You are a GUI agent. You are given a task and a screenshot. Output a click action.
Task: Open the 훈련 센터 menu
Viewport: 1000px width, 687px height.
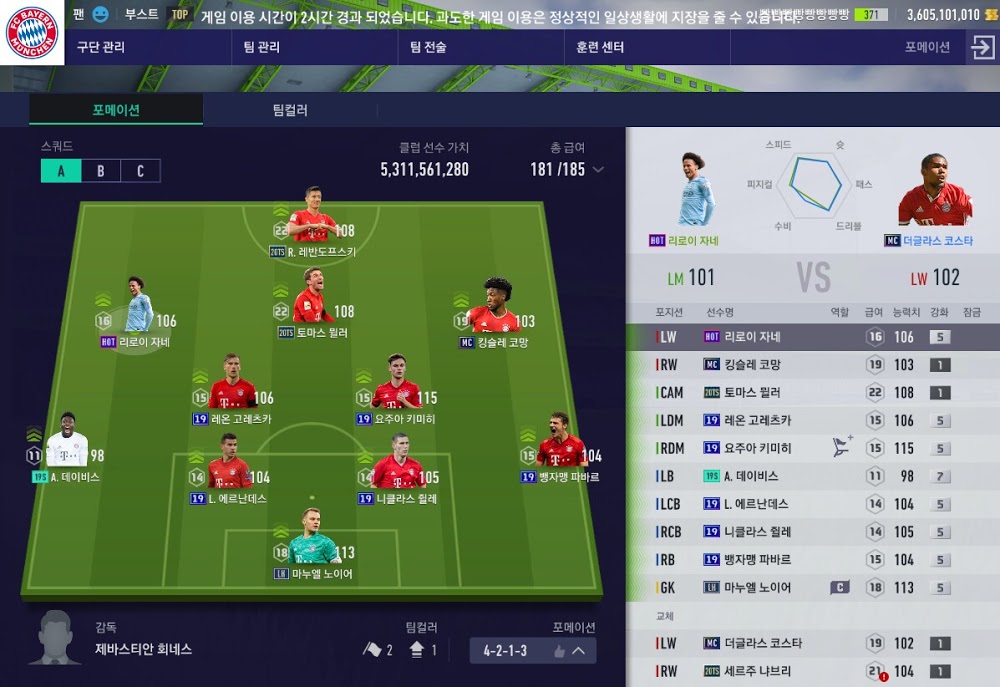click(600, 47)
